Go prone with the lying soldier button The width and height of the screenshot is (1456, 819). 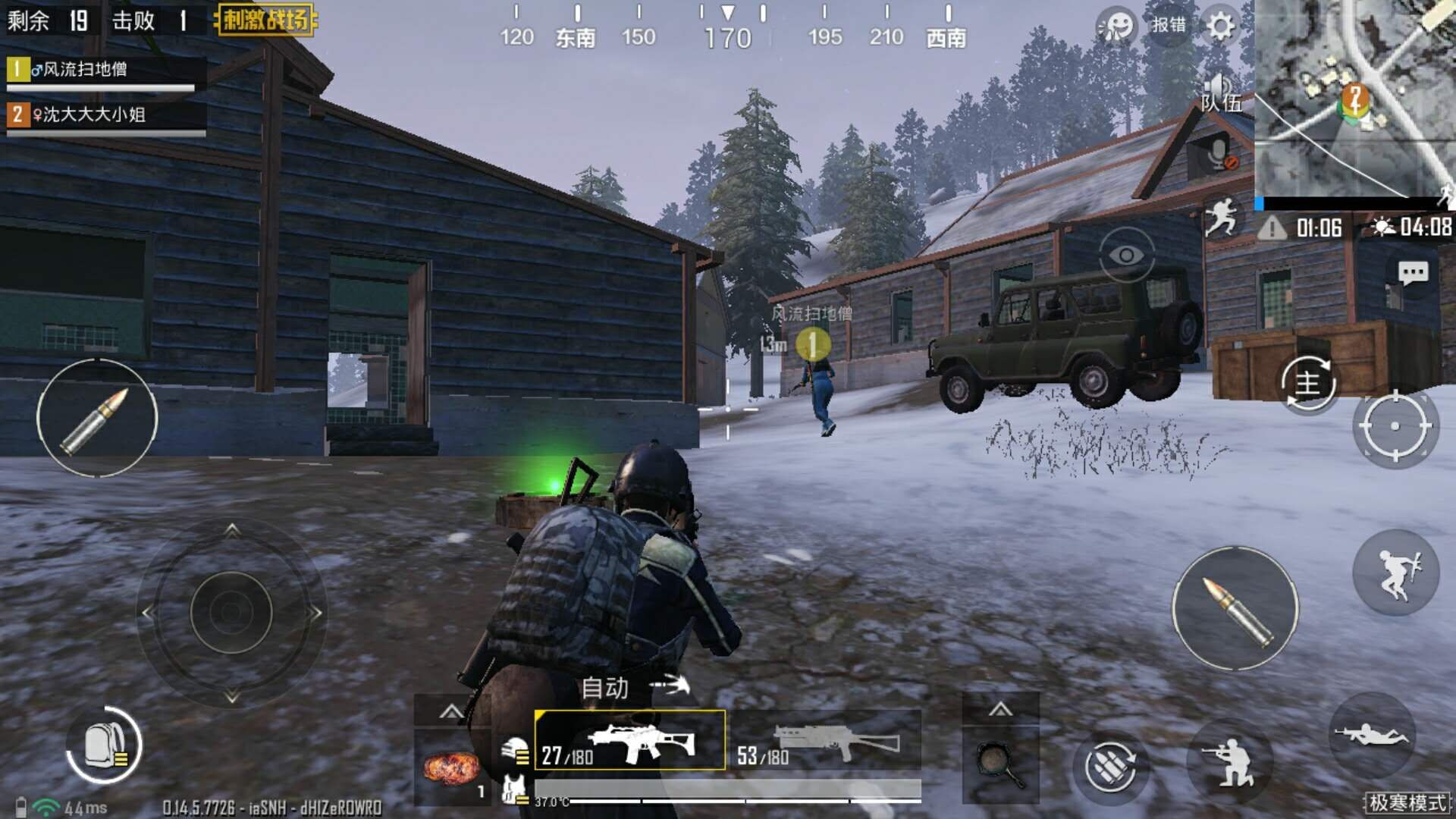(x=1371, y=734)
